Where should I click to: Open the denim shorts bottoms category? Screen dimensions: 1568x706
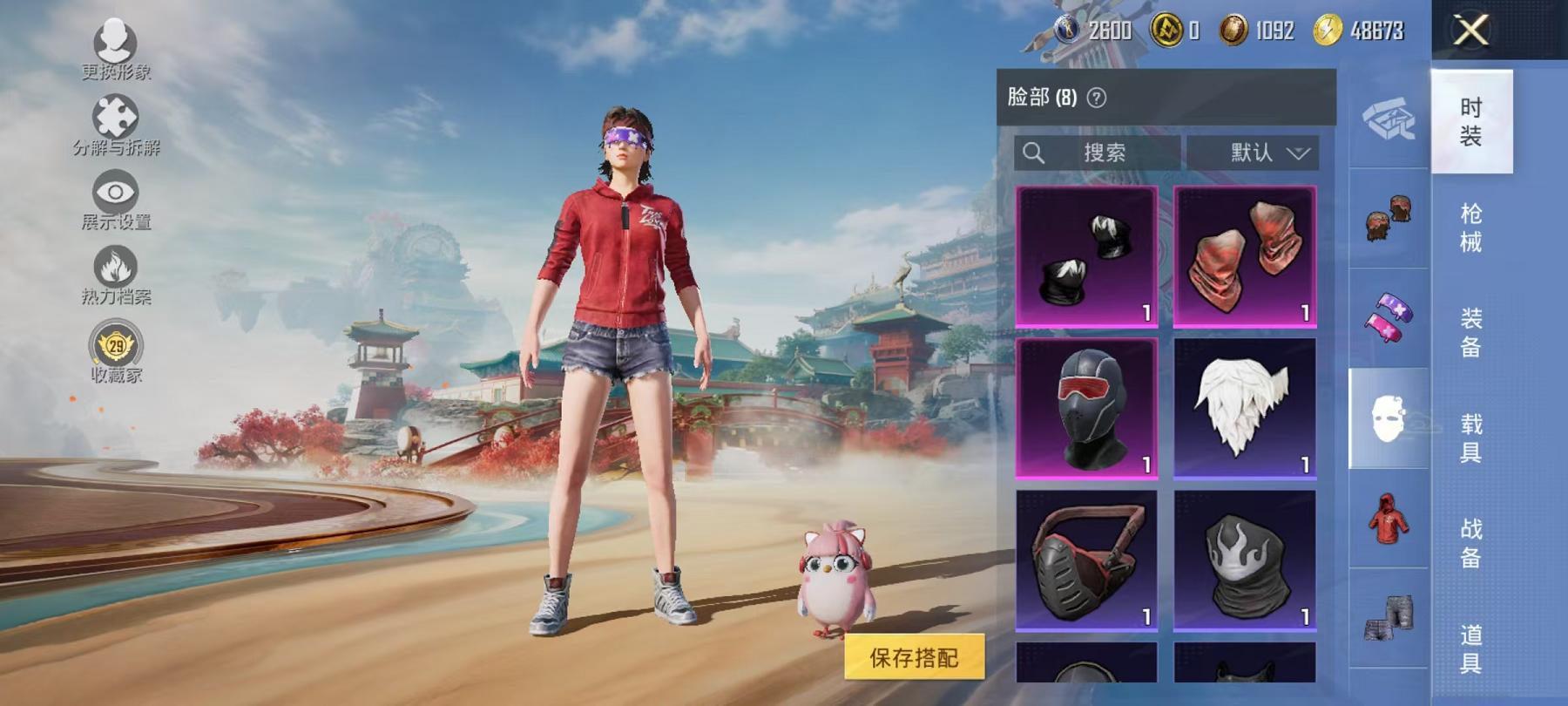(x=1389, y=619)
